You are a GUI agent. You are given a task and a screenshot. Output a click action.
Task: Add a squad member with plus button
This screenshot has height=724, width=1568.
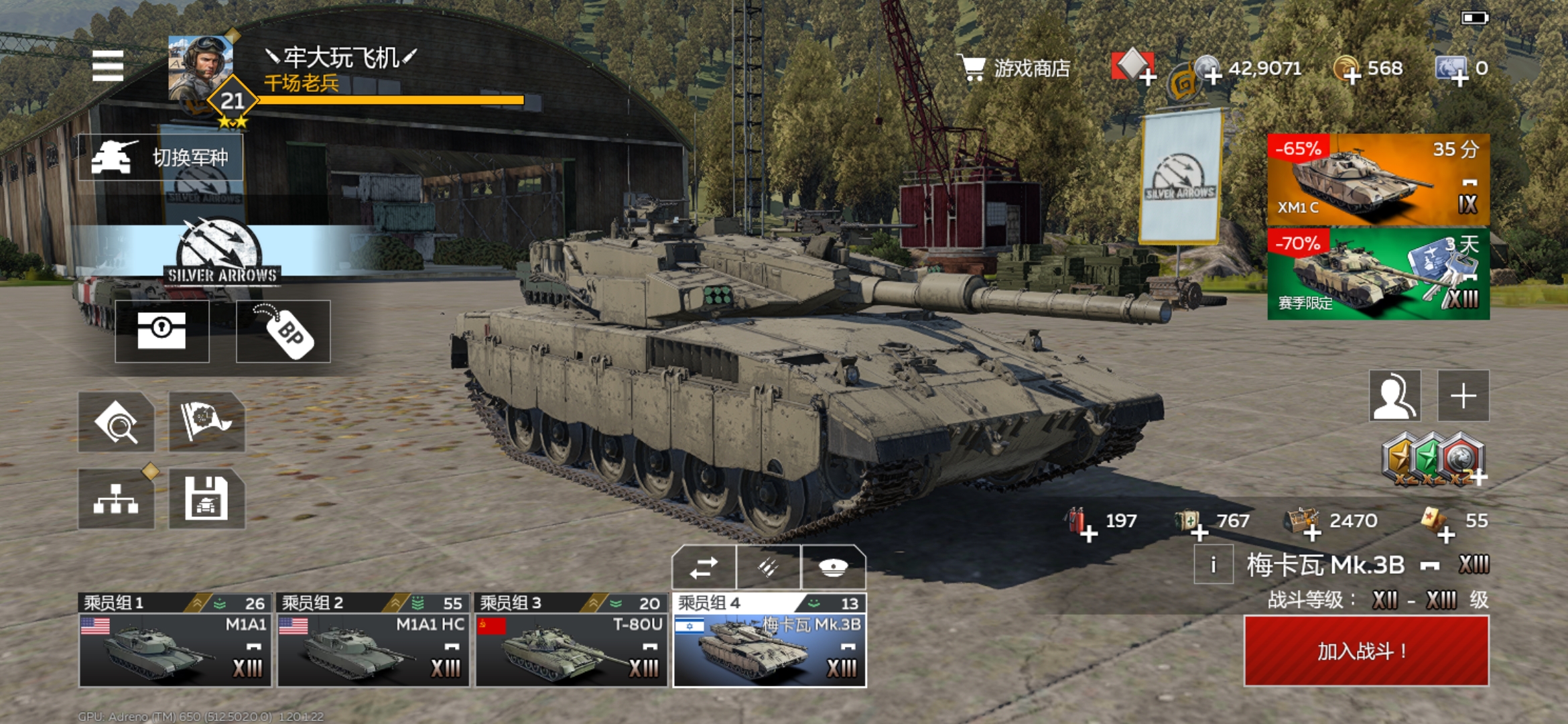click(1463, 396)
